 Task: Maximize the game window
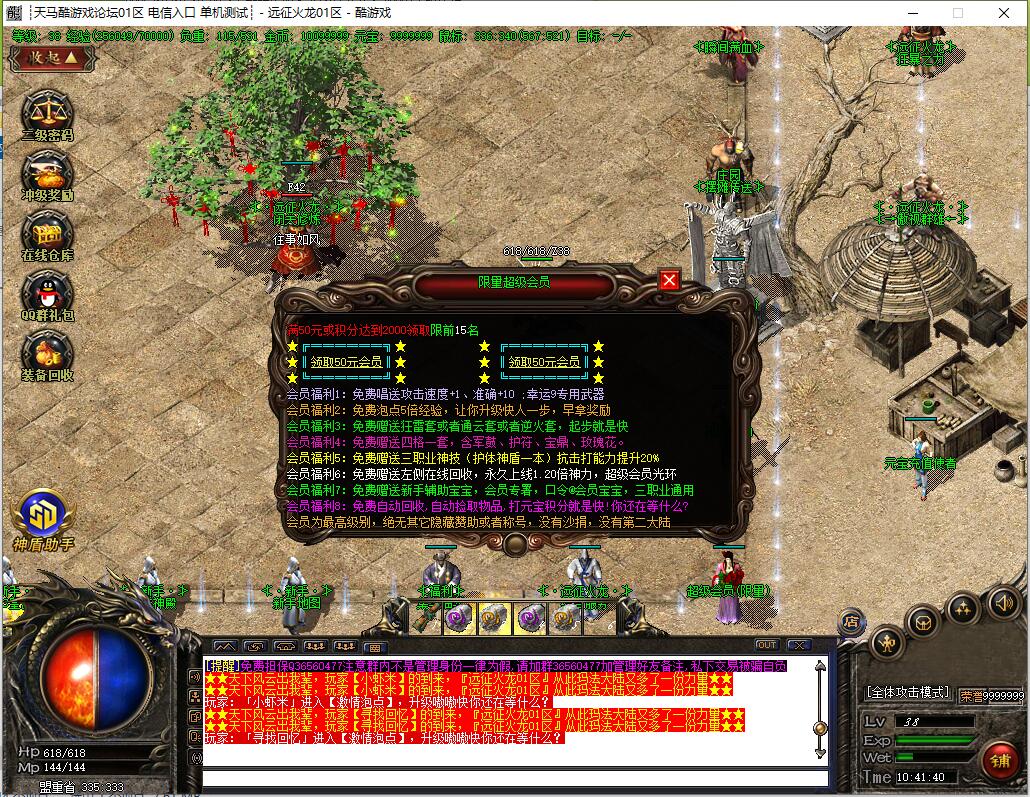[x=957, y=13]
